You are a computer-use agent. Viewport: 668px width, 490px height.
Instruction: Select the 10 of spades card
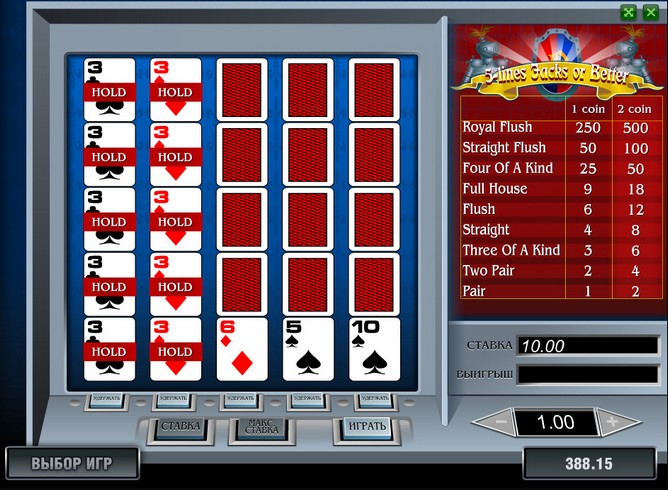click(x=374, y=349)
